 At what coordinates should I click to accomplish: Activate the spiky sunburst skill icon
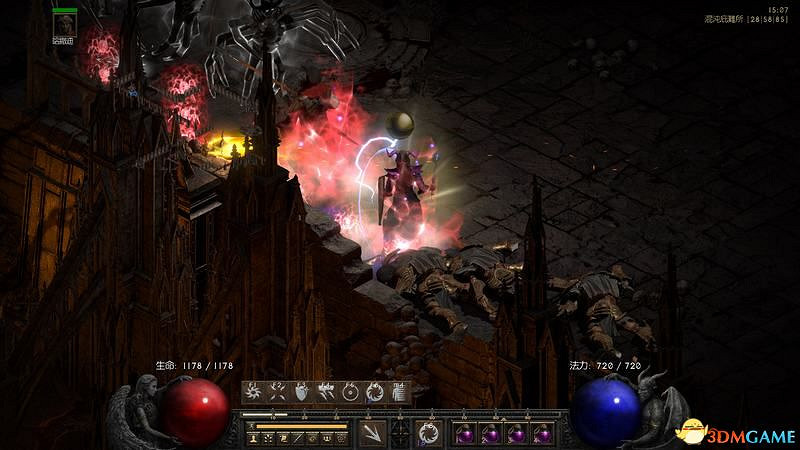pyautogui.click(x=253, y=392)
